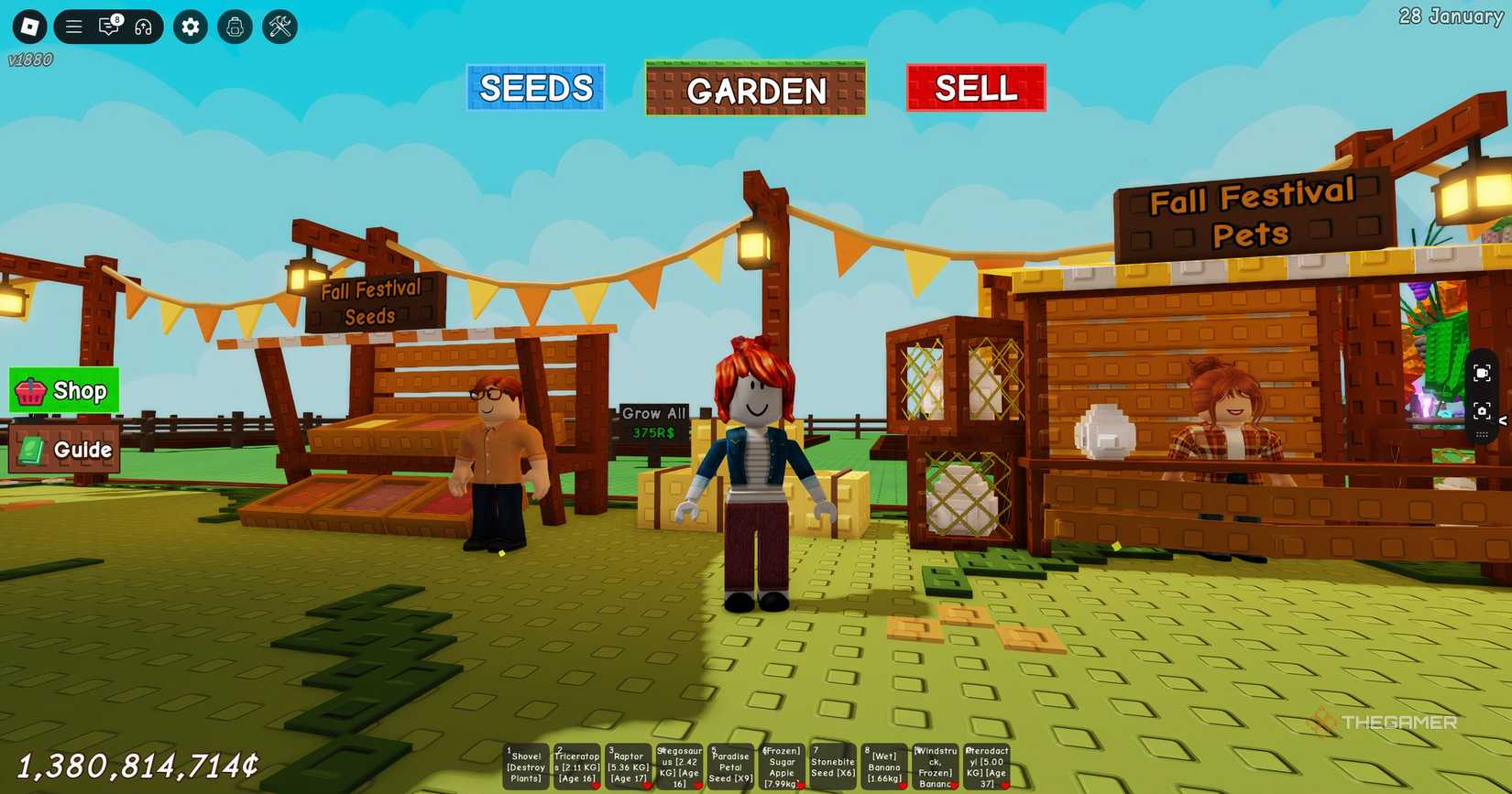The width and height of the screenshot is (1512, 794).
Task: Open the SEEDS tab at the top
Action: tap(535, 88)
